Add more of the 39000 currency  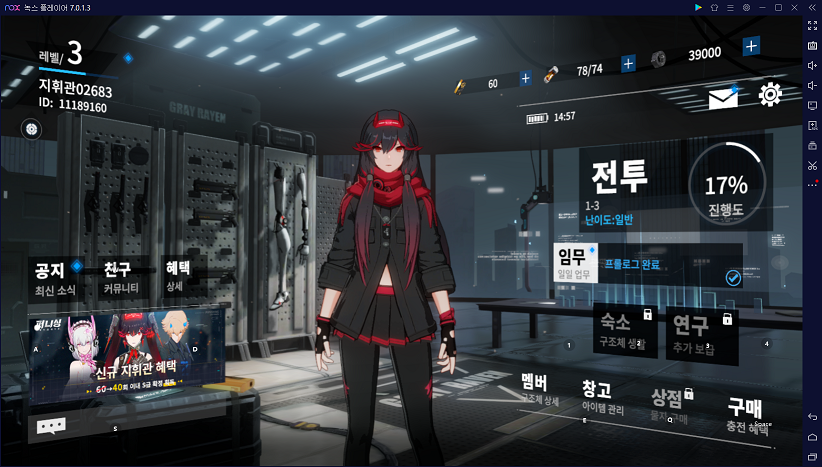point(751,47)
